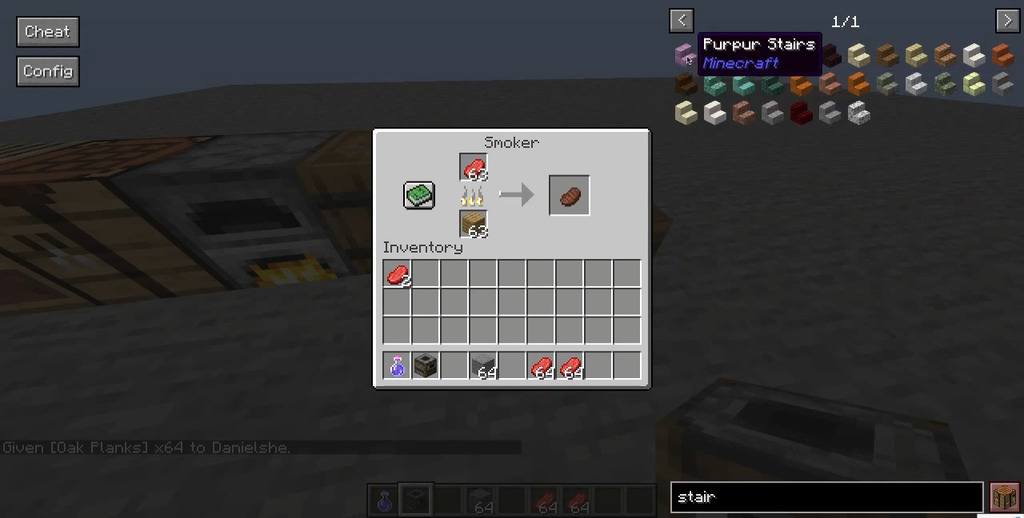Select the raw beef stack of 2
This screenshot has width=1024, height=518.
click(397, 274)
